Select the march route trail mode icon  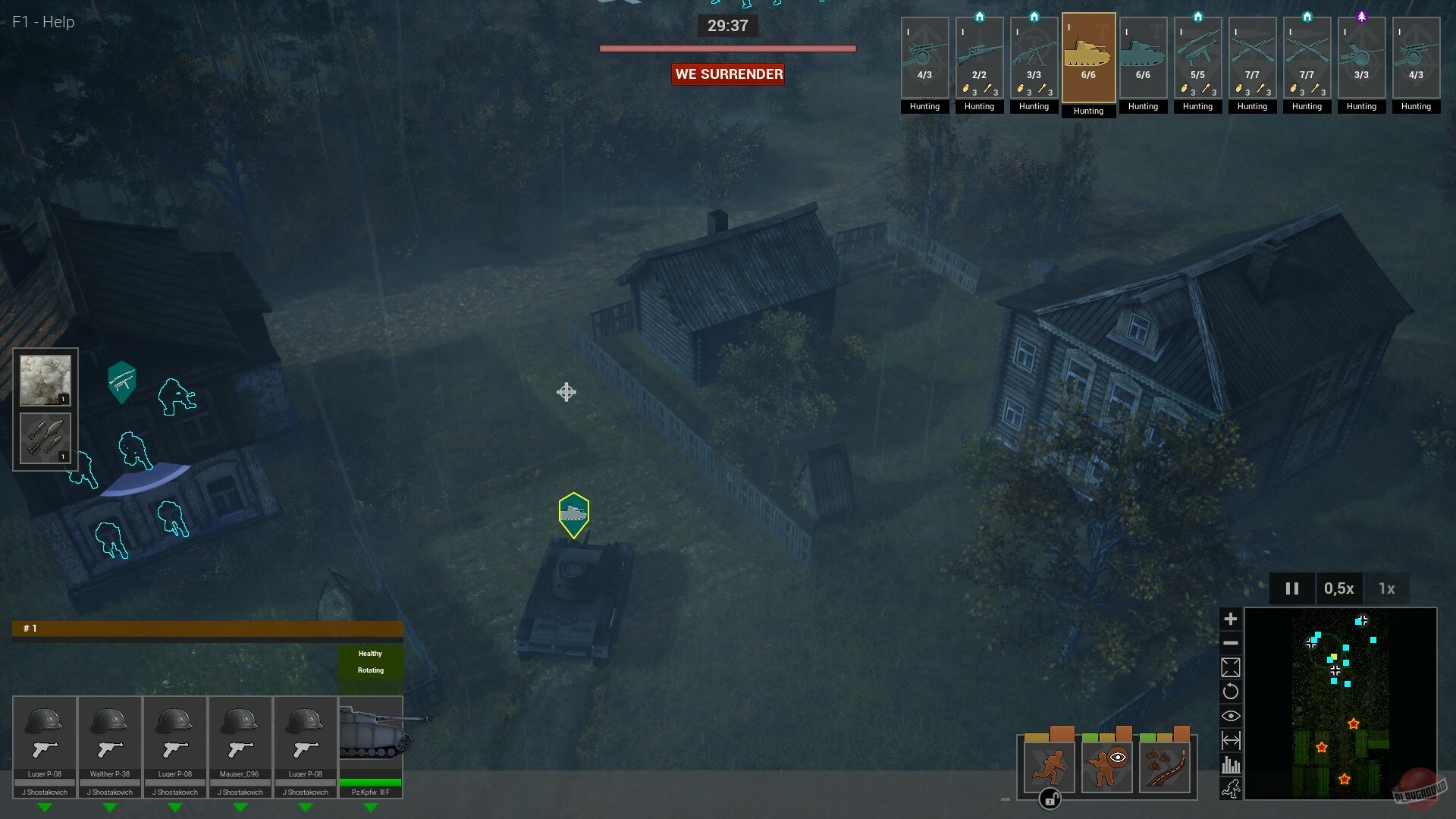click(1166, 766)
